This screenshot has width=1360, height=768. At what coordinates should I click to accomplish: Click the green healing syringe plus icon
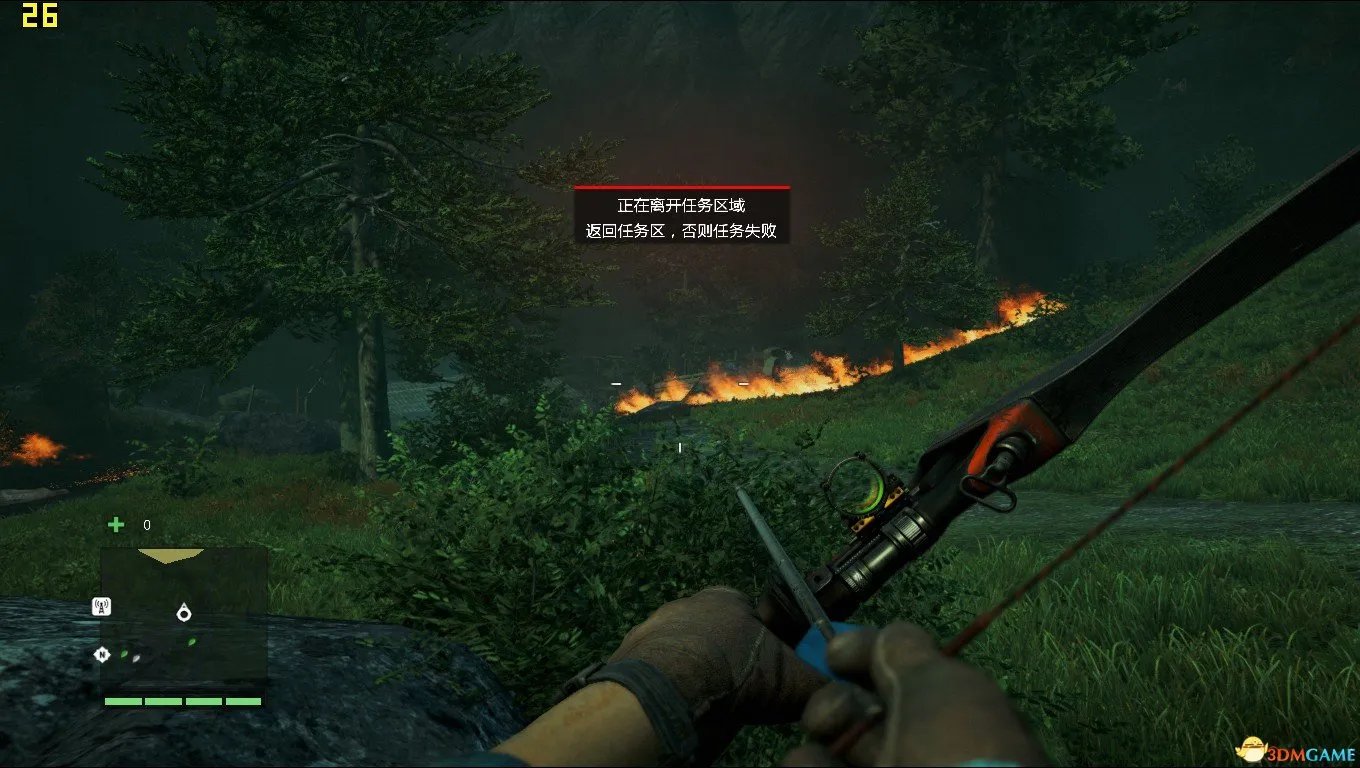[117, 525]
